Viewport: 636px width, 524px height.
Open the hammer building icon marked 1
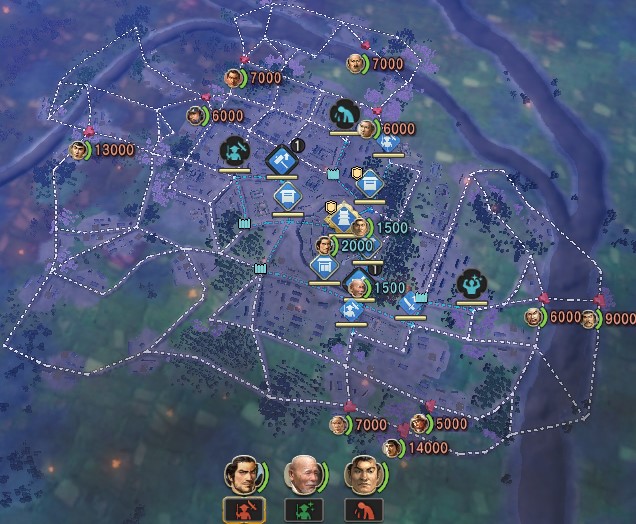pyautogui.click(x=281, y=160)
